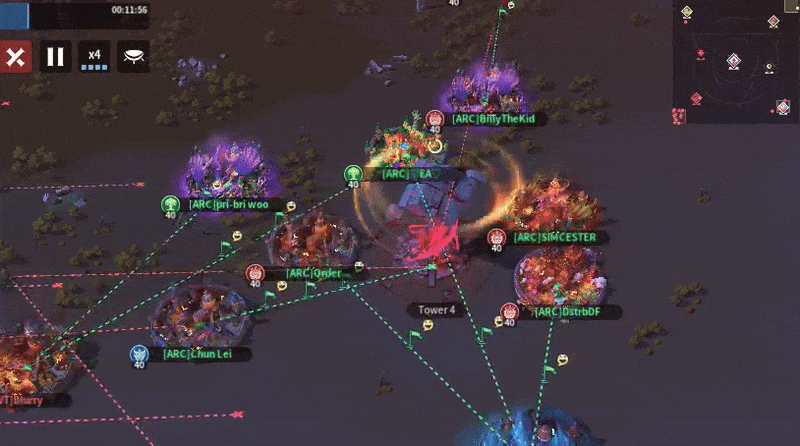Change the x4 playback speed
Image resolution: width=800 pixels, height=446 pixels.
pos(94,57)
